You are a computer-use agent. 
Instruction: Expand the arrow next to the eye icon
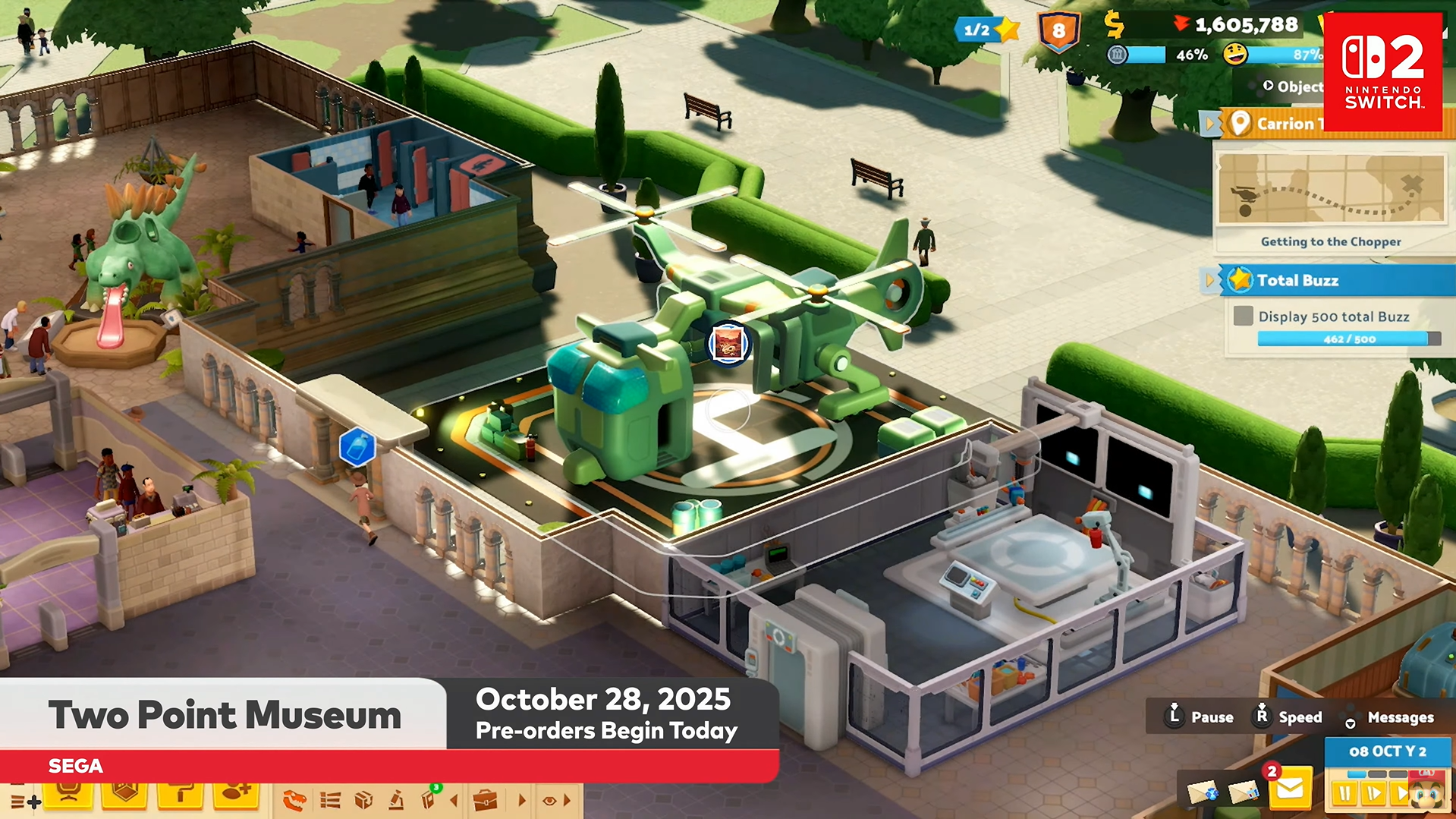(568, 801)
